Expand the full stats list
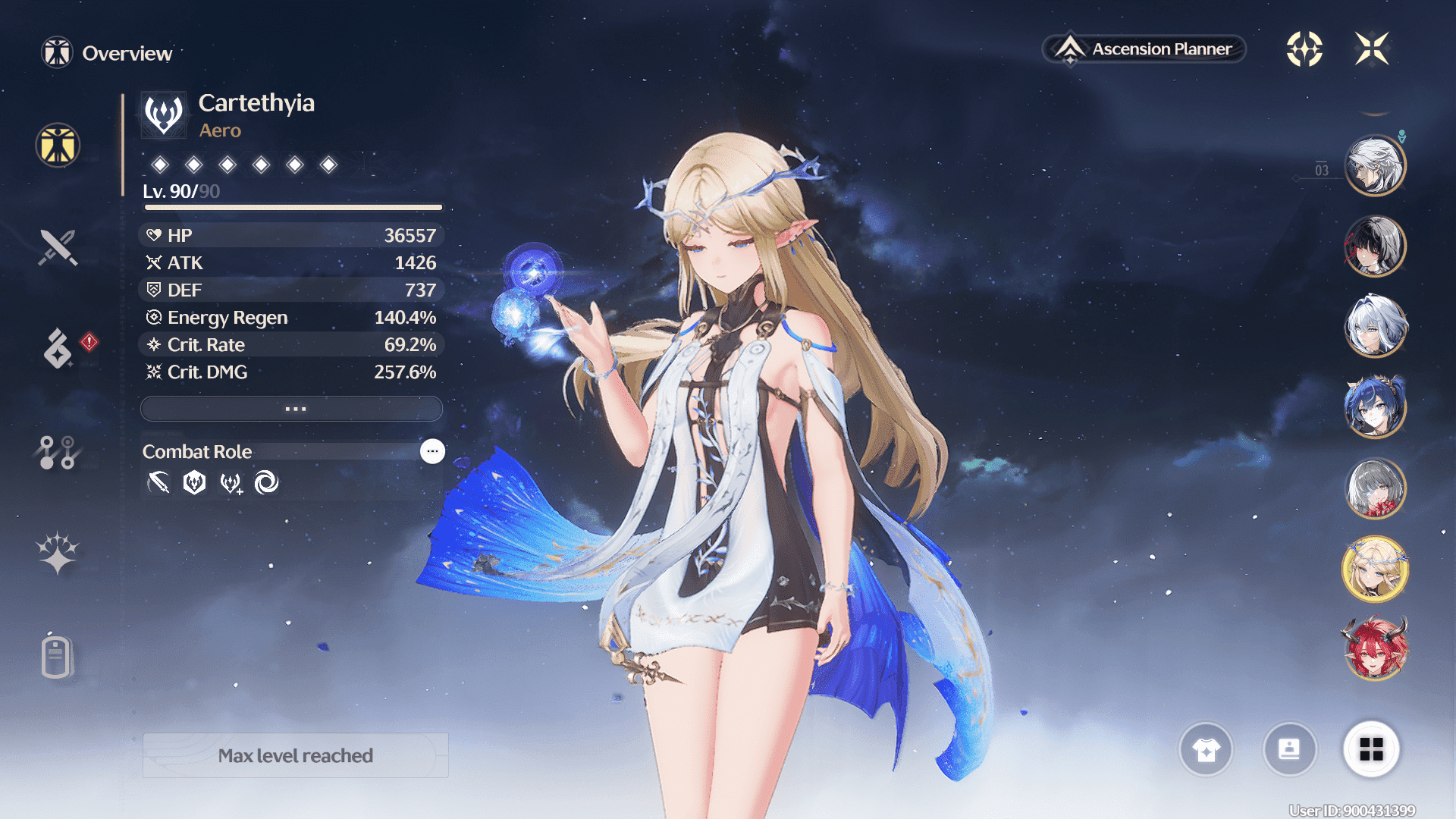 coord(292,409)
